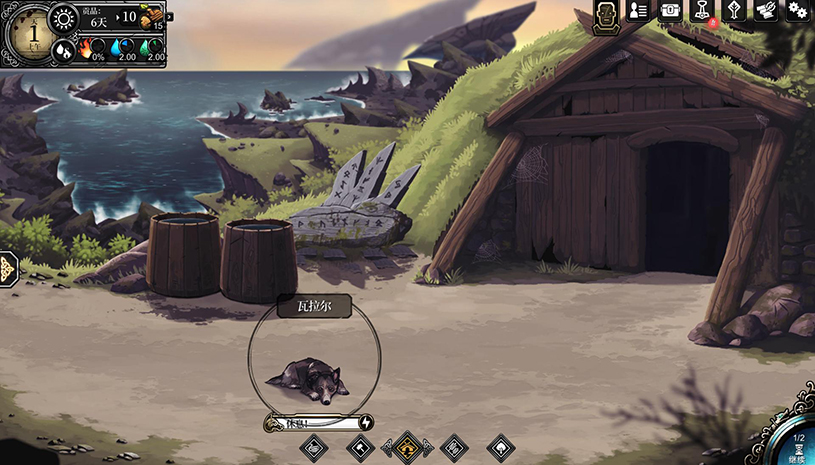This screenshot has width=815, height=465.
Task: Open the storage chest inventory
Action: 670,10
